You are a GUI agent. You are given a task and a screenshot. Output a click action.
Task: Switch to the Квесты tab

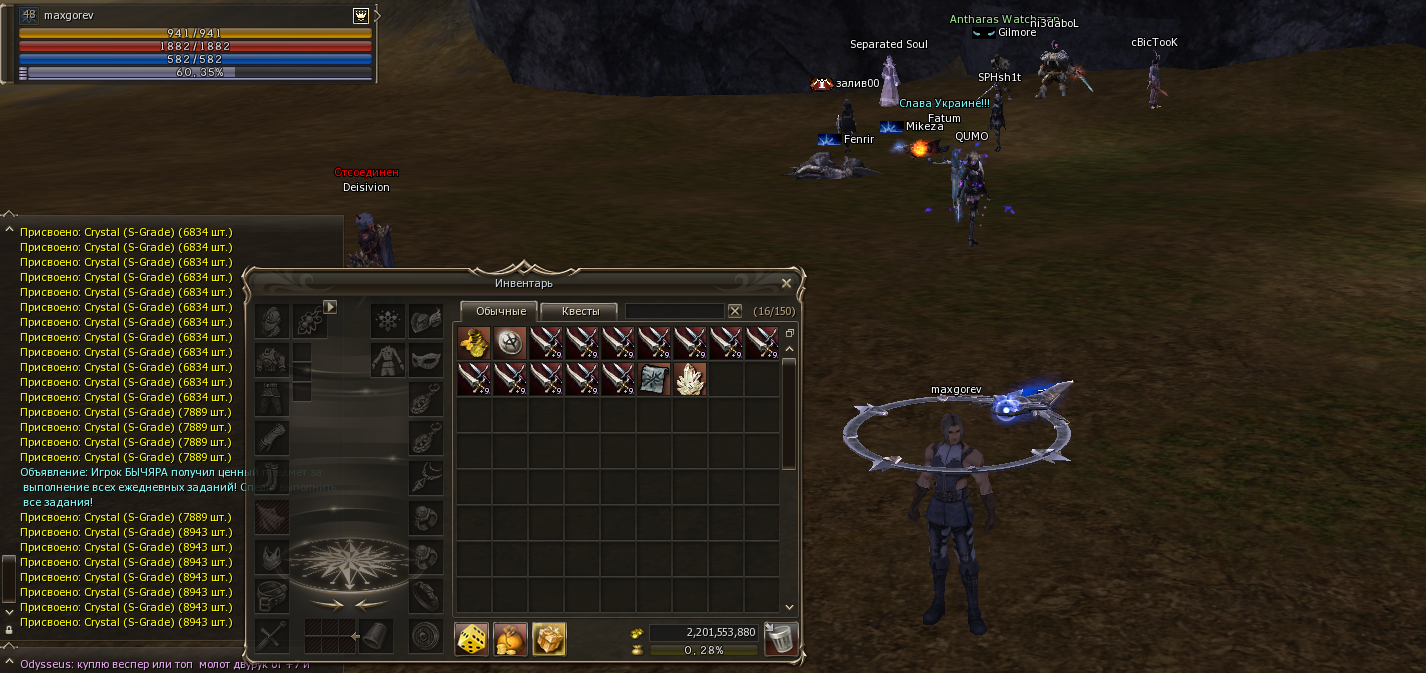580,311
